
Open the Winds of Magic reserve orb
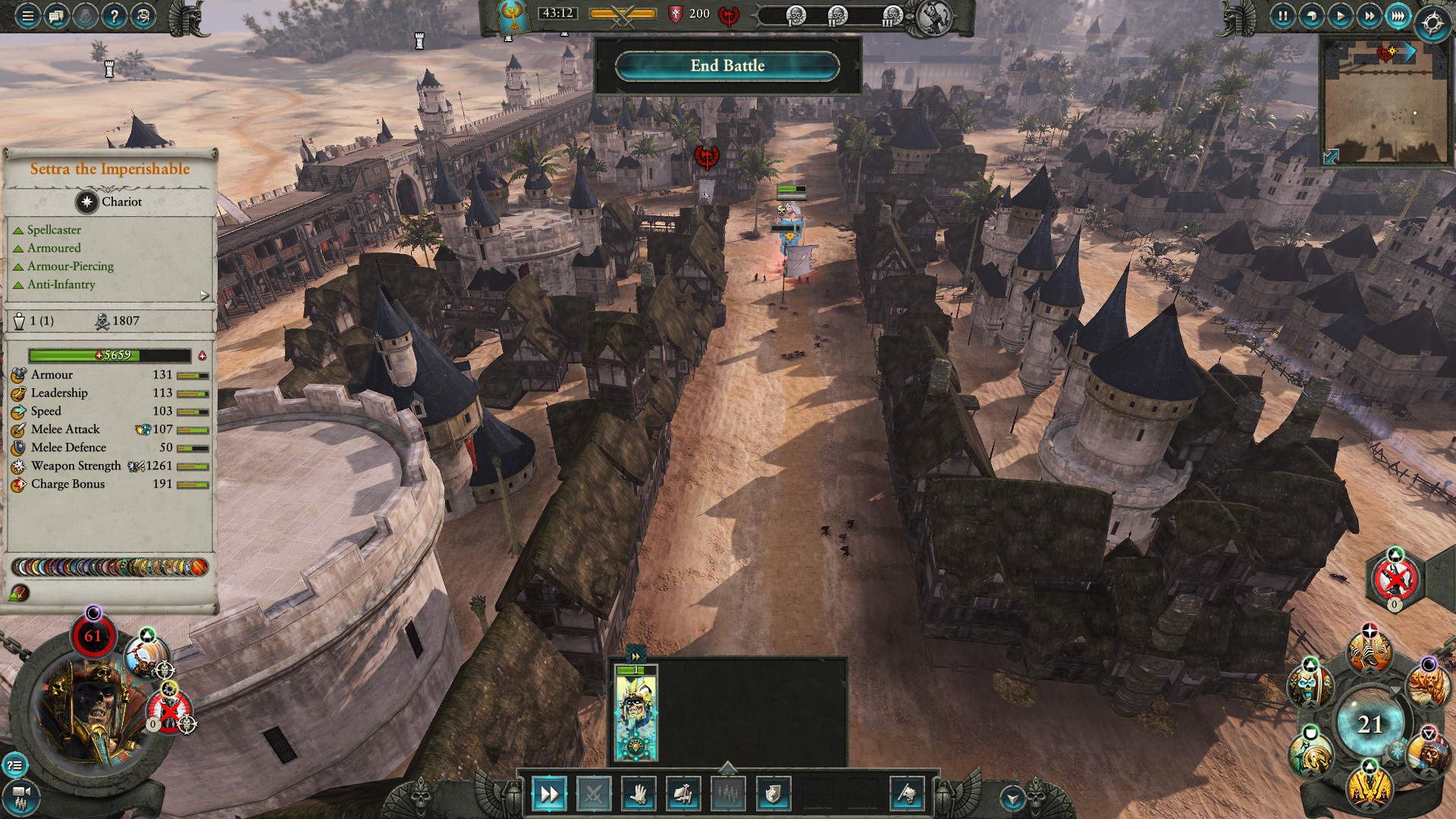(1370, 724)
